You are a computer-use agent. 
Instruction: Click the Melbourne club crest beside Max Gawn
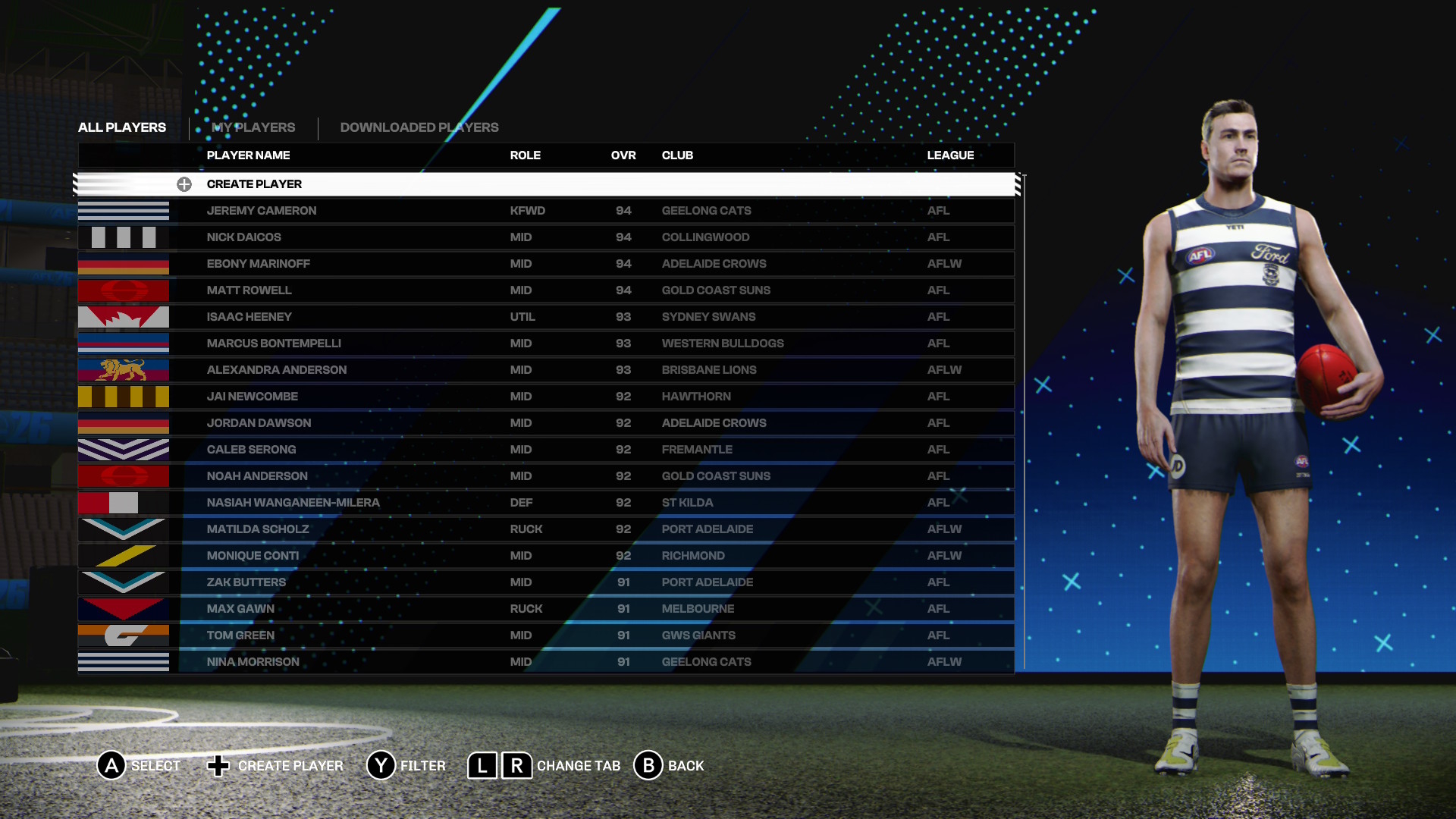[x=124, y=608]
